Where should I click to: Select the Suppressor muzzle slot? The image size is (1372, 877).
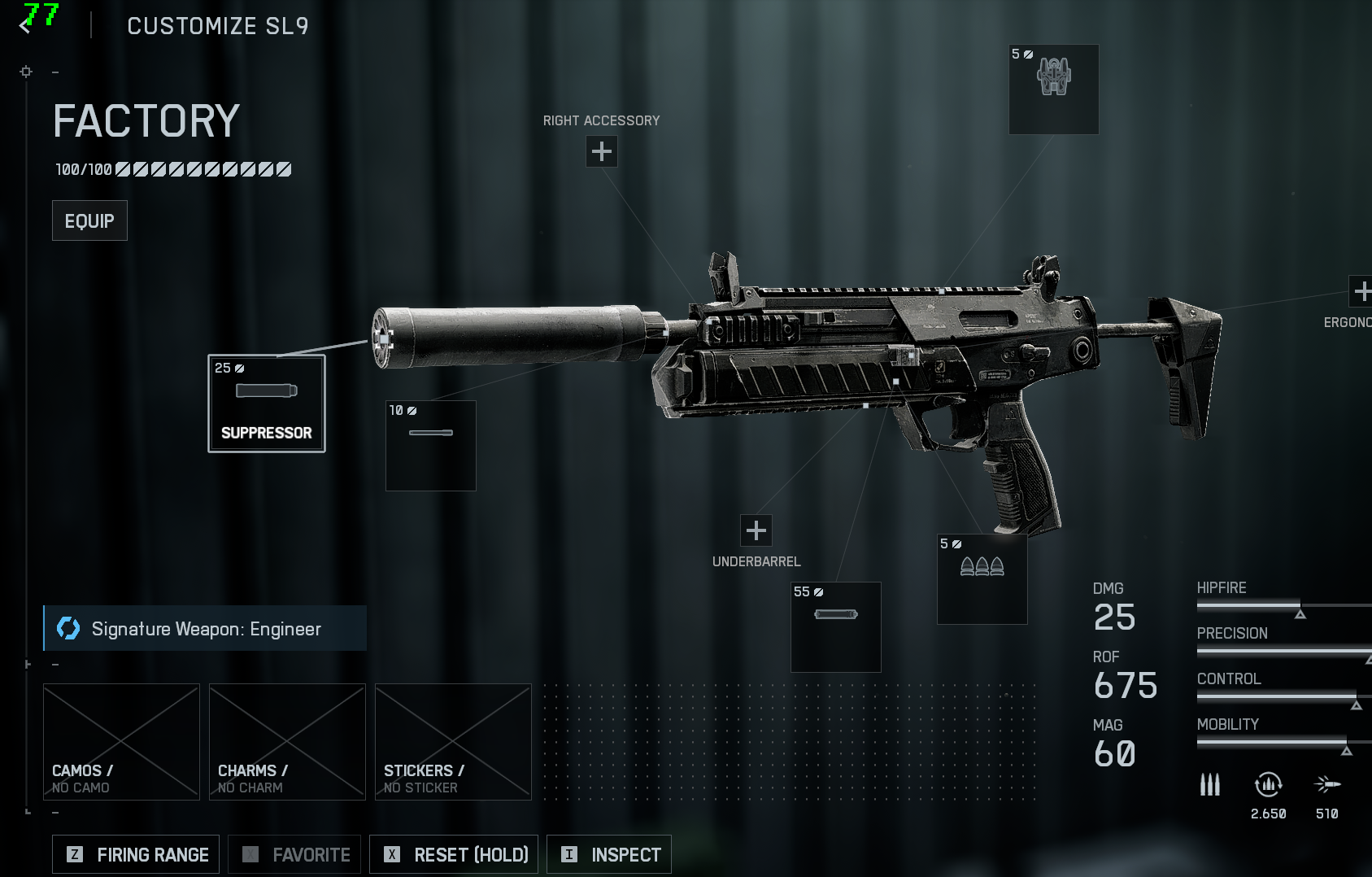tap(267, 404)
